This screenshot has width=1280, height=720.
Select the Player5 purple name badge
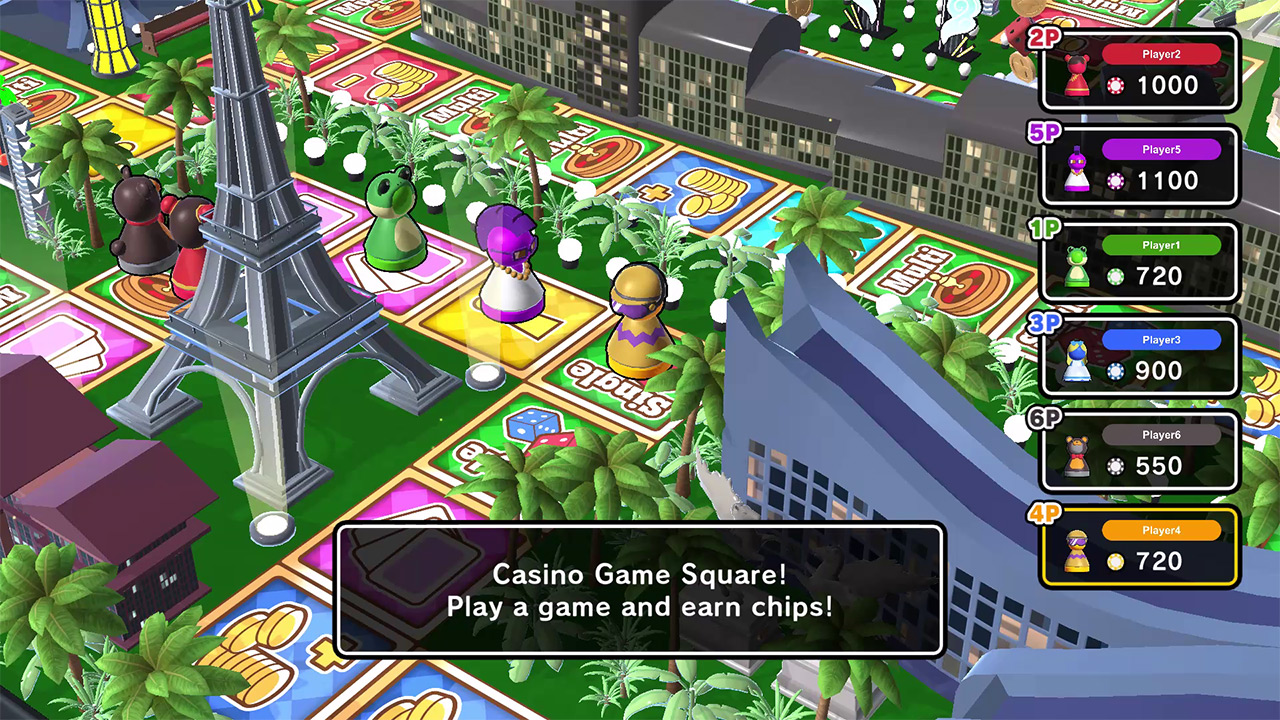[x=1161, y=149]
